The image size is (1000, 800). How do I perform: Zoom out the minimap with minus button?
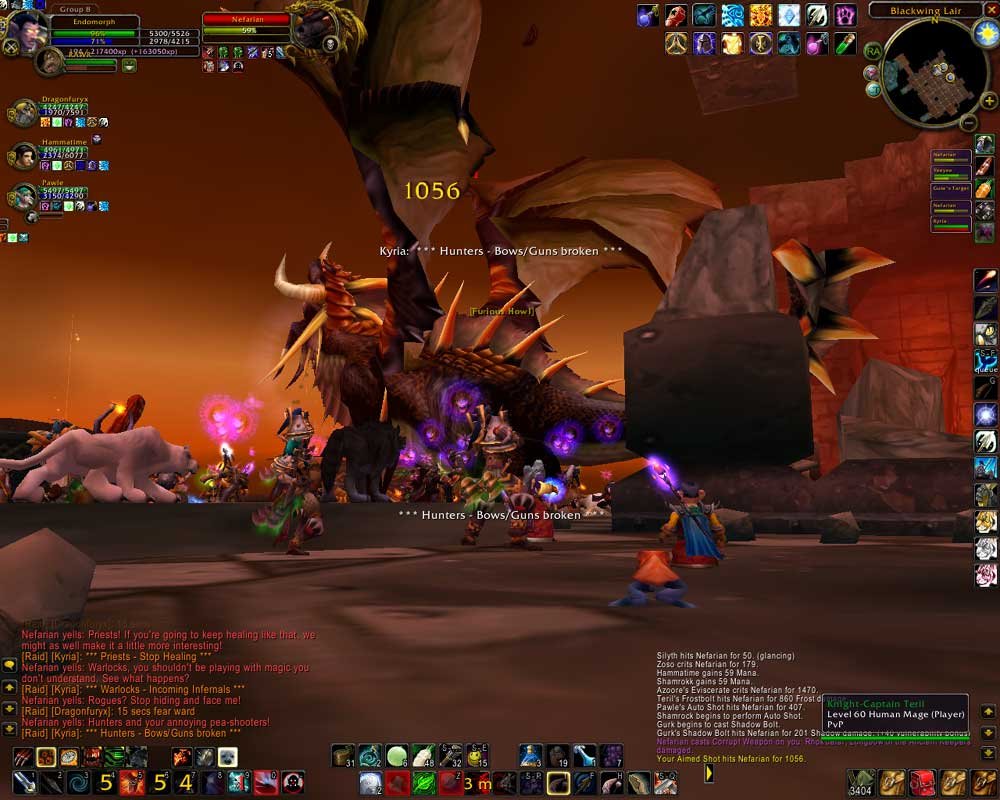967,123
